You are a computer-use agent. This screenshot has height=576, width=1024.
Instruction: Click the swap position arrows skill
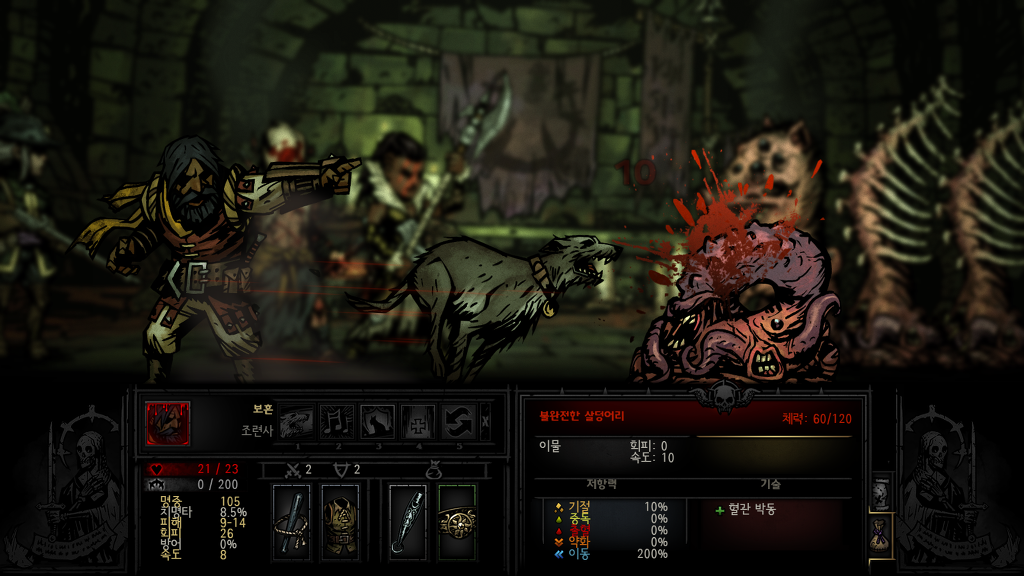(459, 422)
